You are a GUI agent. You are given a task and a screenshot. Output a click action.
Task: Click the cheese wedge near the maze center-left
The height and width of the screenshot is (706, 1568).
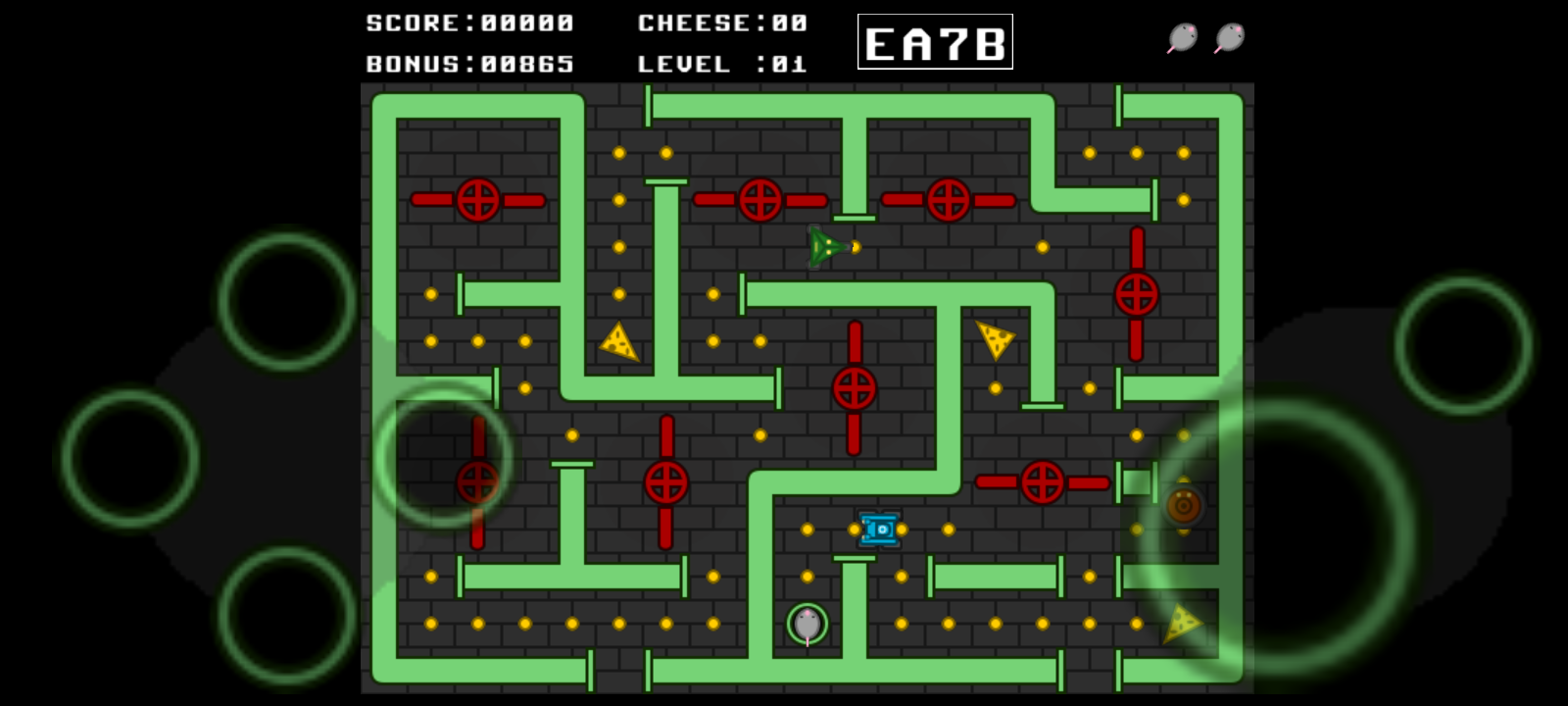(618, 341)
